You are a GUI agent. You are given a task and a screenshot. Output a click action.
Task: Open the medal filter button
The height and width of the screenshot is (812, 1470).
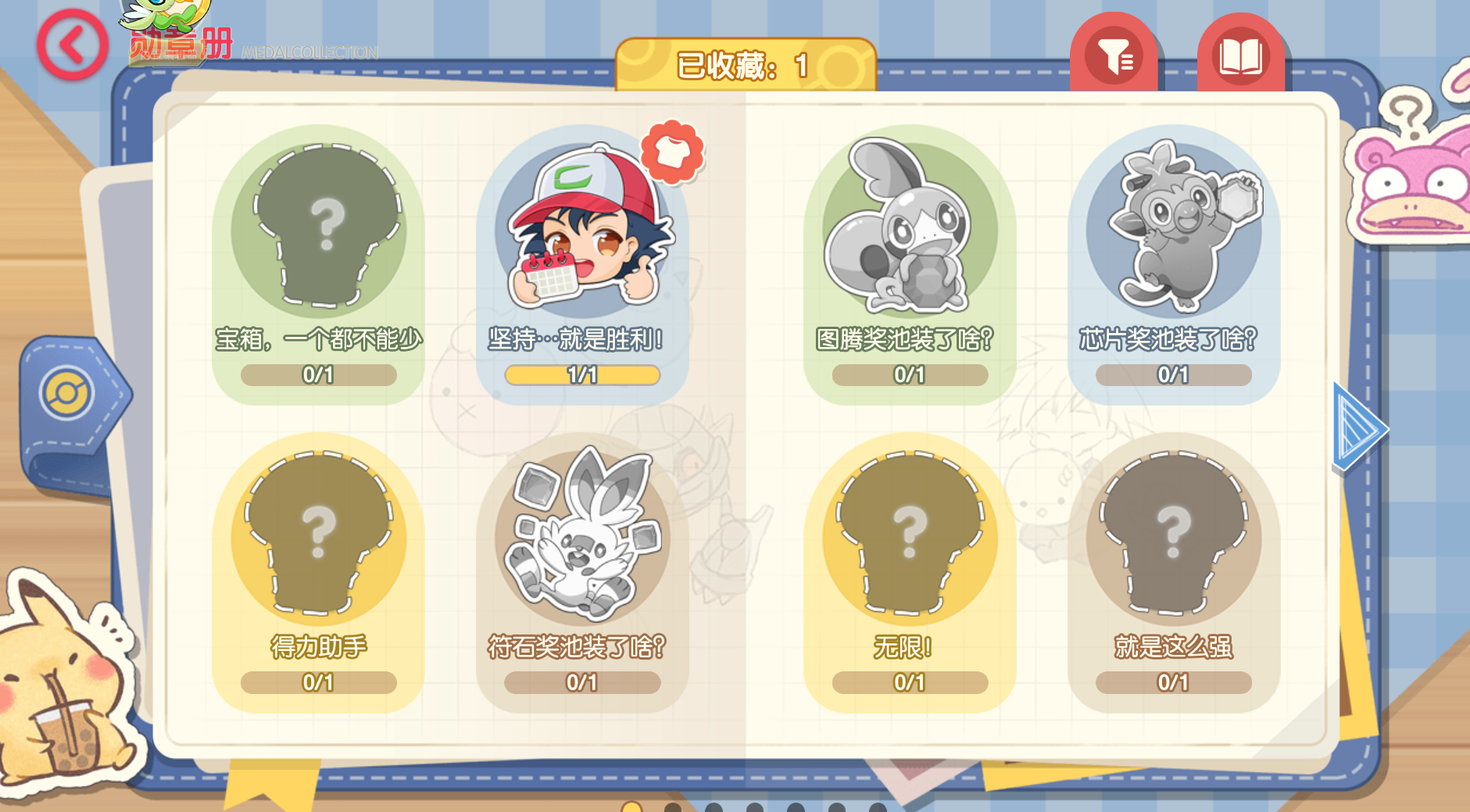point(1114,56)
